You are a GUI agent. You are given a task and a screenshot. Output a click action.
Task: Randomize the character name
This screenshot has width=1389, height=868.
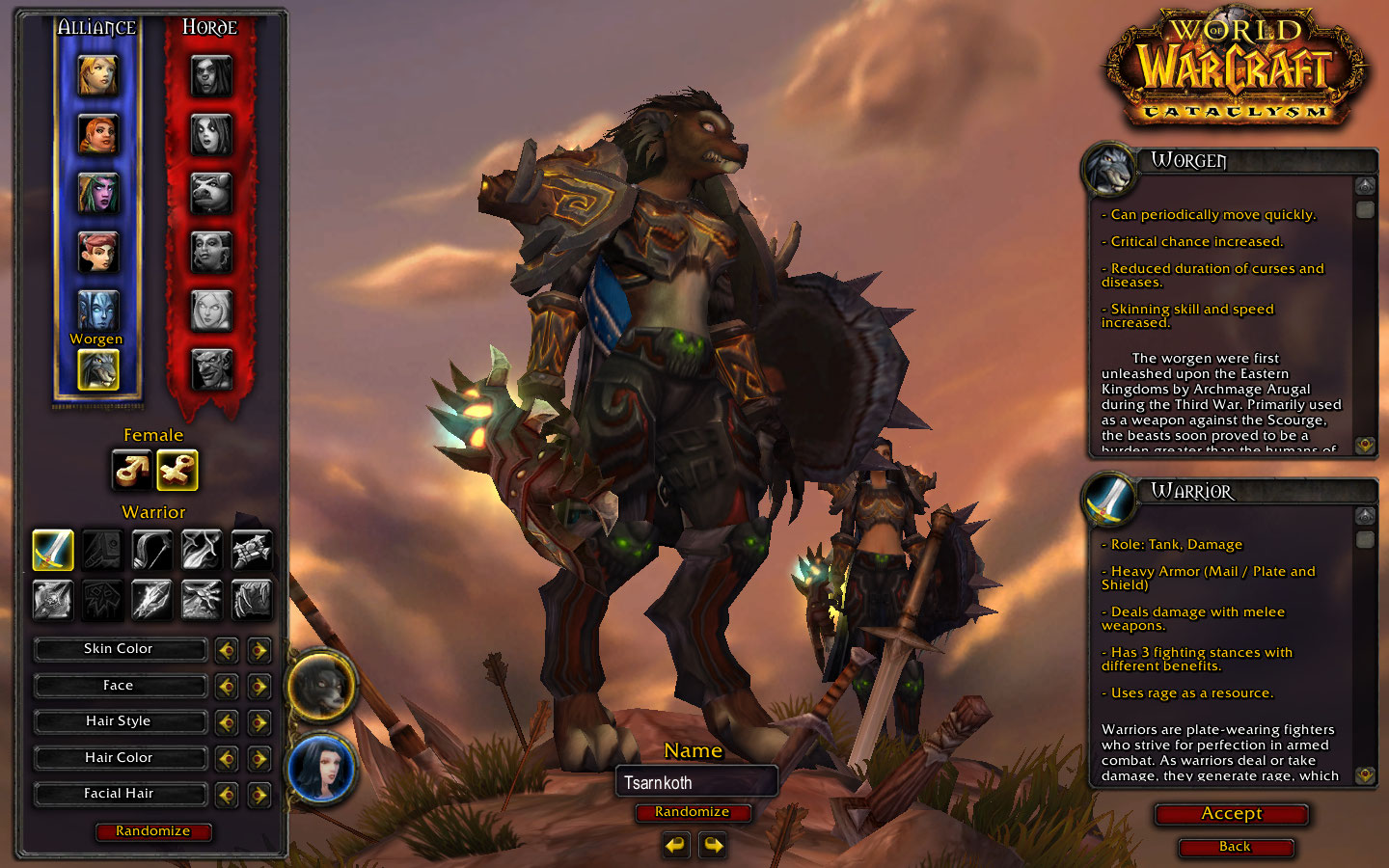point(692,812)
